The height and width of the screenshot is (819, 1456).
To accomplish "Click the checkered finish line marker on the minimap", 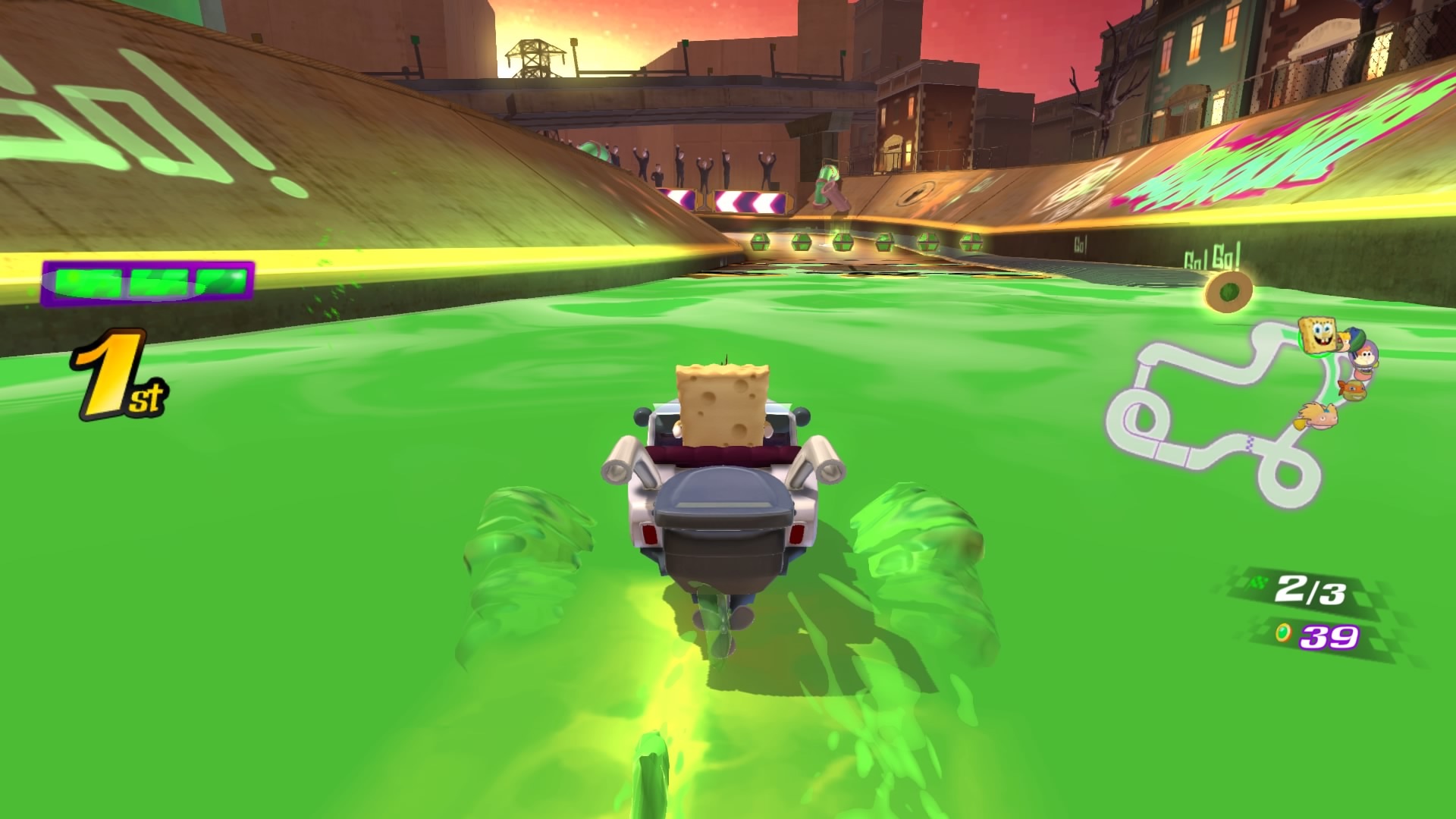I will [1250, 444].
